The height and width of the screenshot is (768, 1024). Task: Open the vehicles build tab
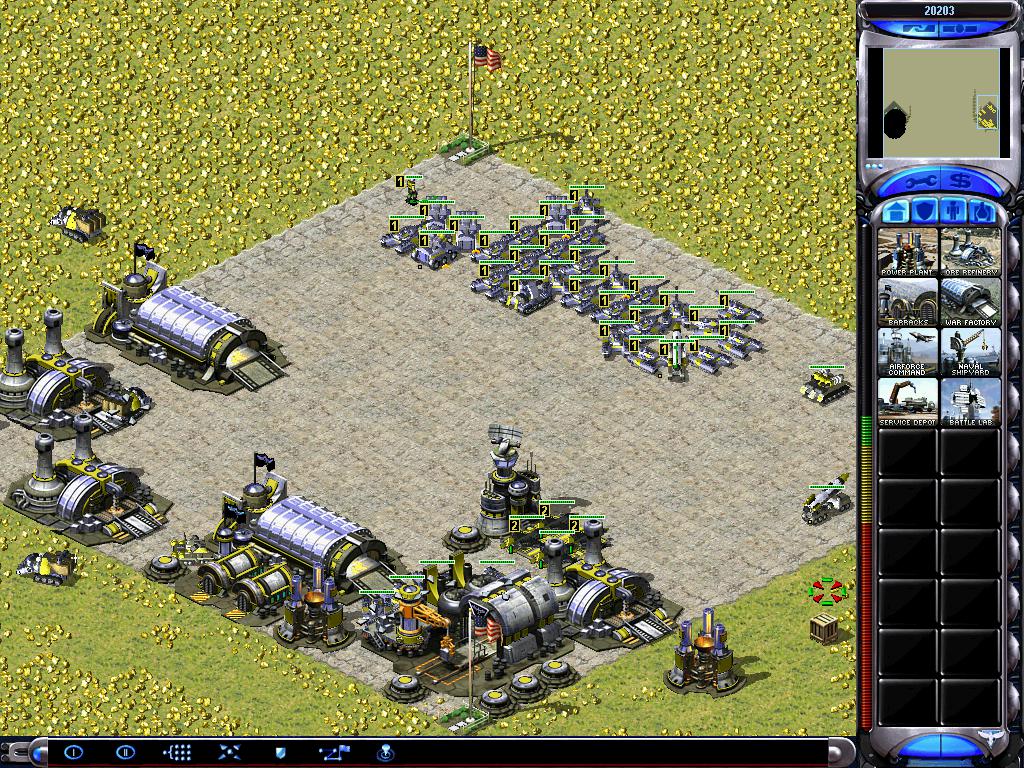[x=981, y=212]
